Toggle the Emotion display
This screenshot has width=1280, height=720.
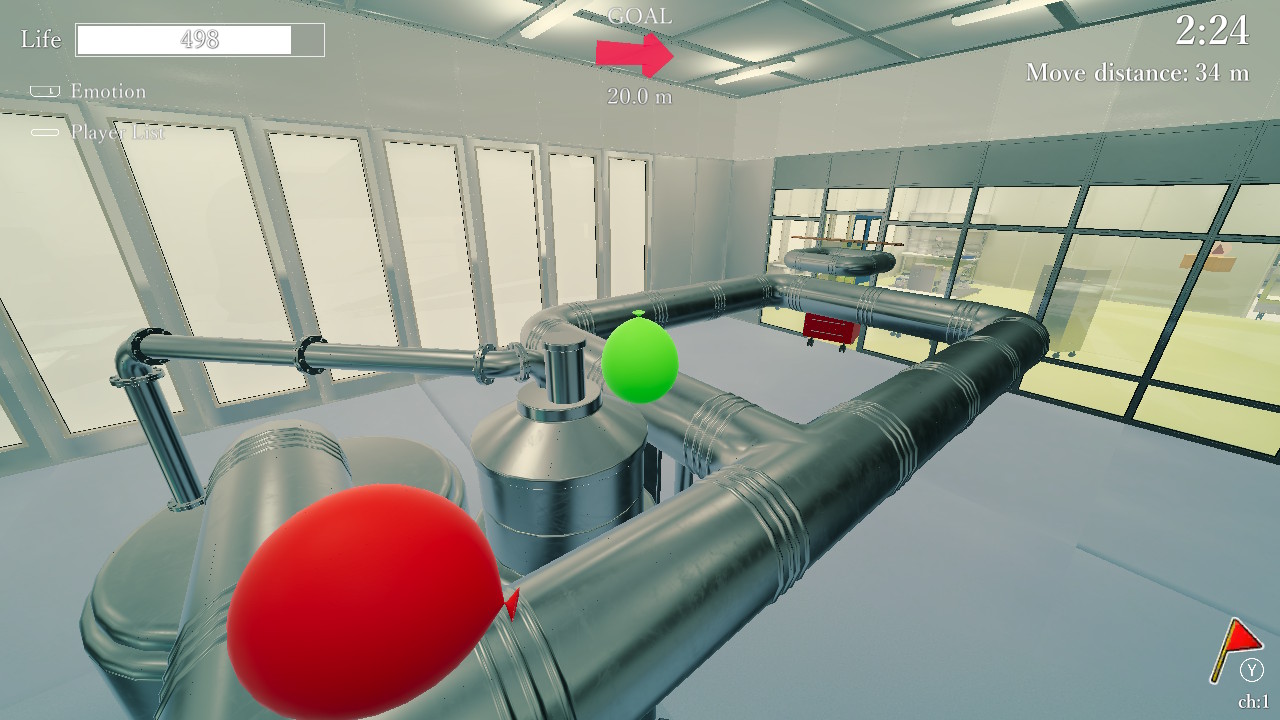[x=100, y=91]
